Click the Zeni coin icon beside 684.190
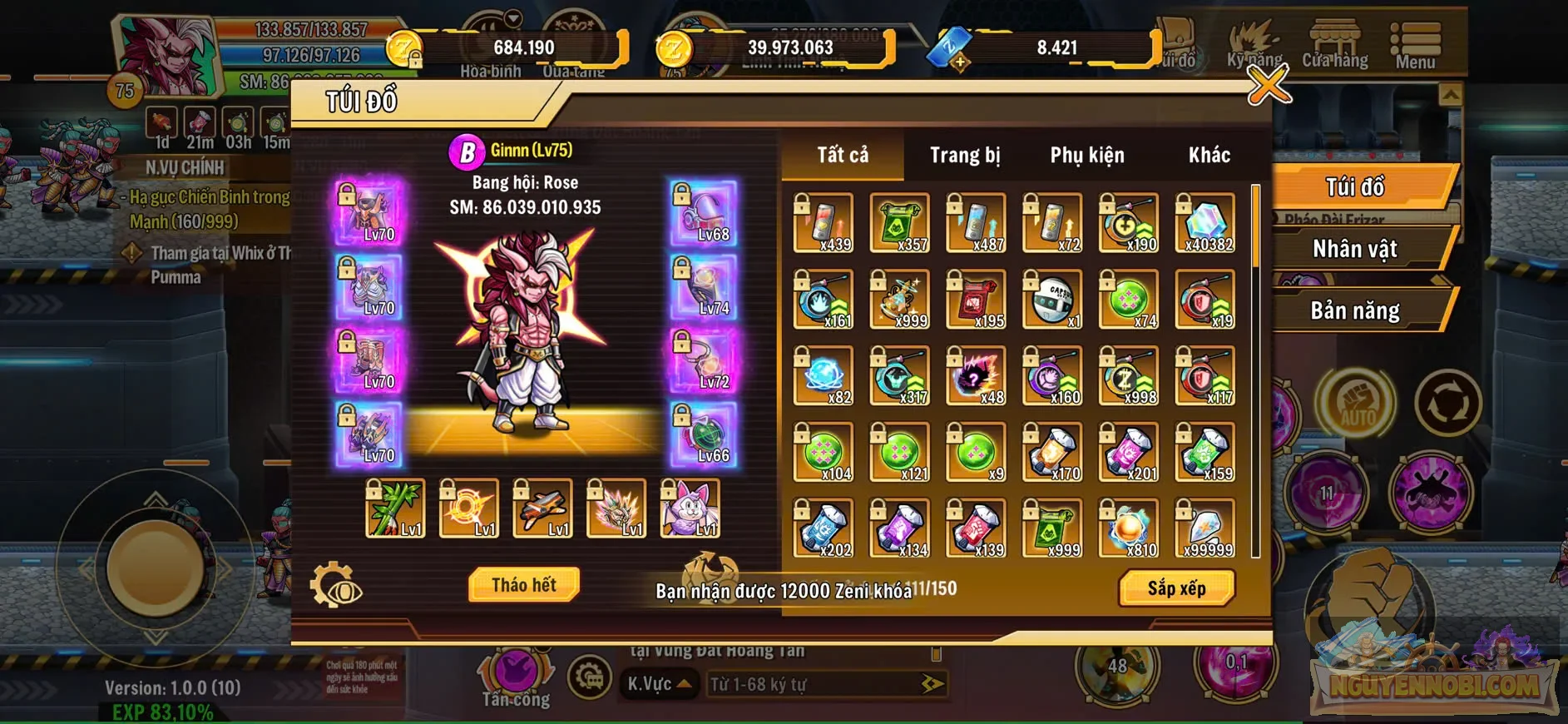The image size is (1568, 724). 405,47
